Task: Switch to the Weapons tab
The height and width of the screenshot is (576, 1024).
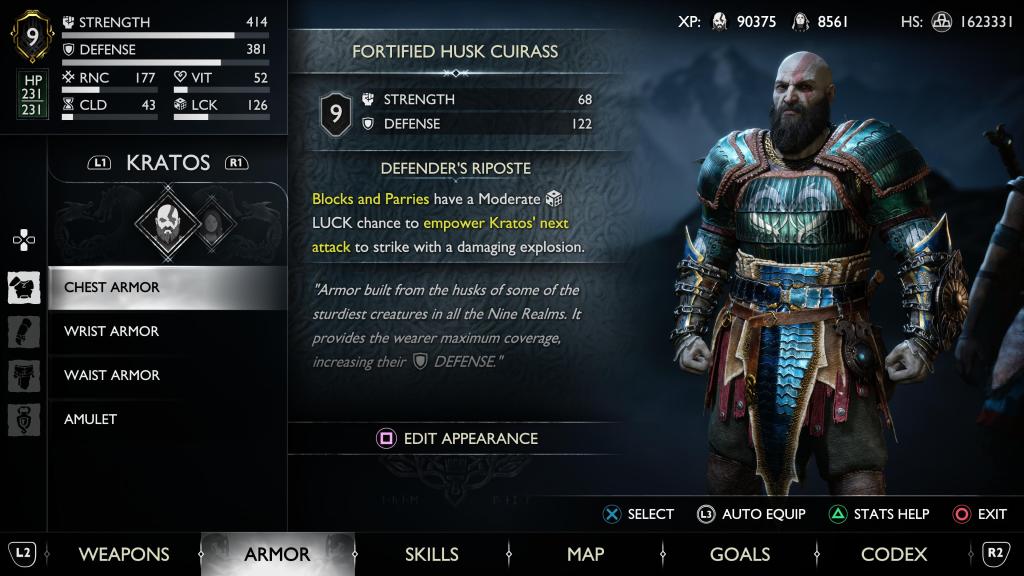Action: point(124,554)
